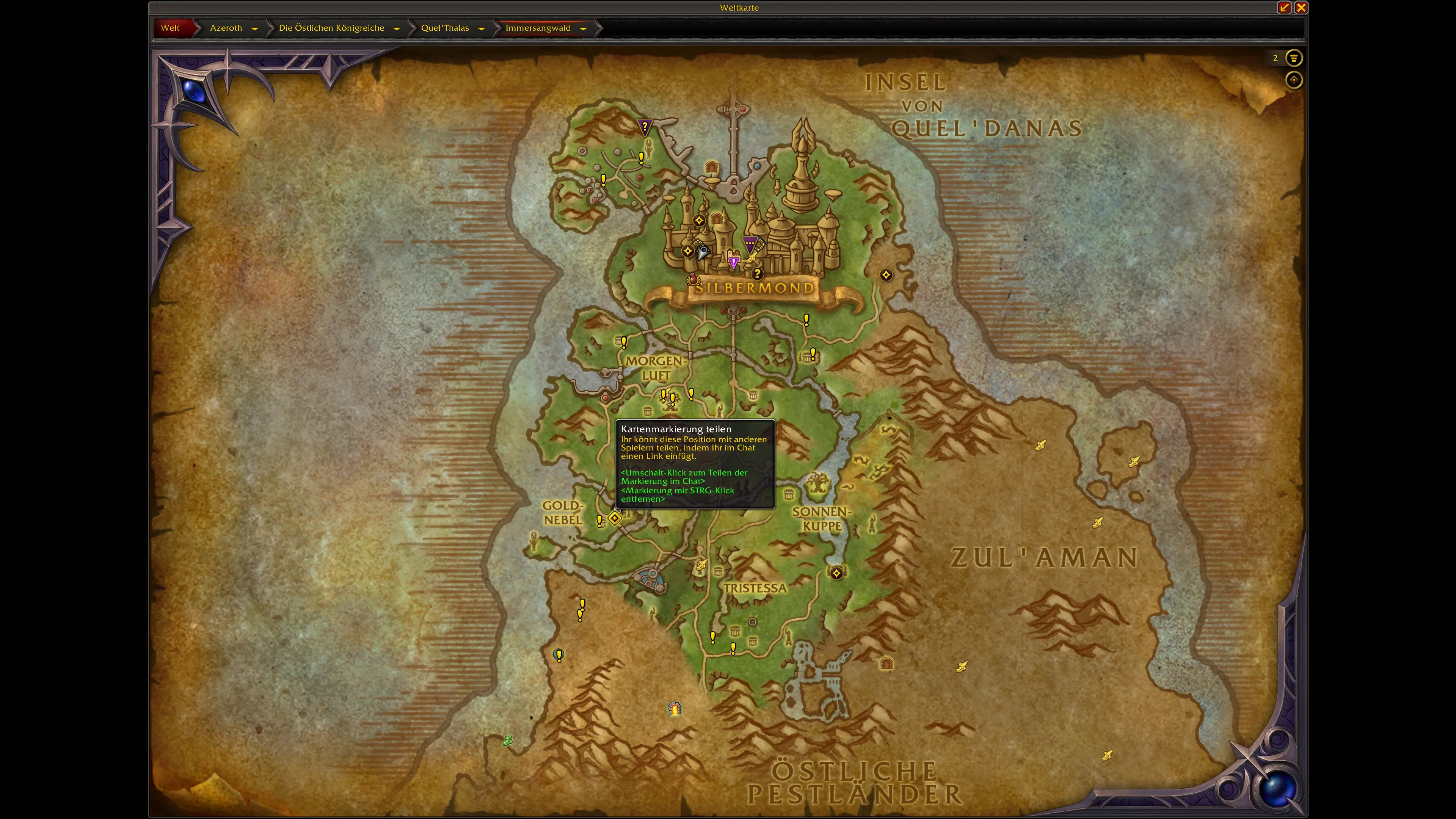1456x819 pixels.
Task: Click the yellow diamond waypoint pin near Goldnebel
Action: tap(614, 518)
